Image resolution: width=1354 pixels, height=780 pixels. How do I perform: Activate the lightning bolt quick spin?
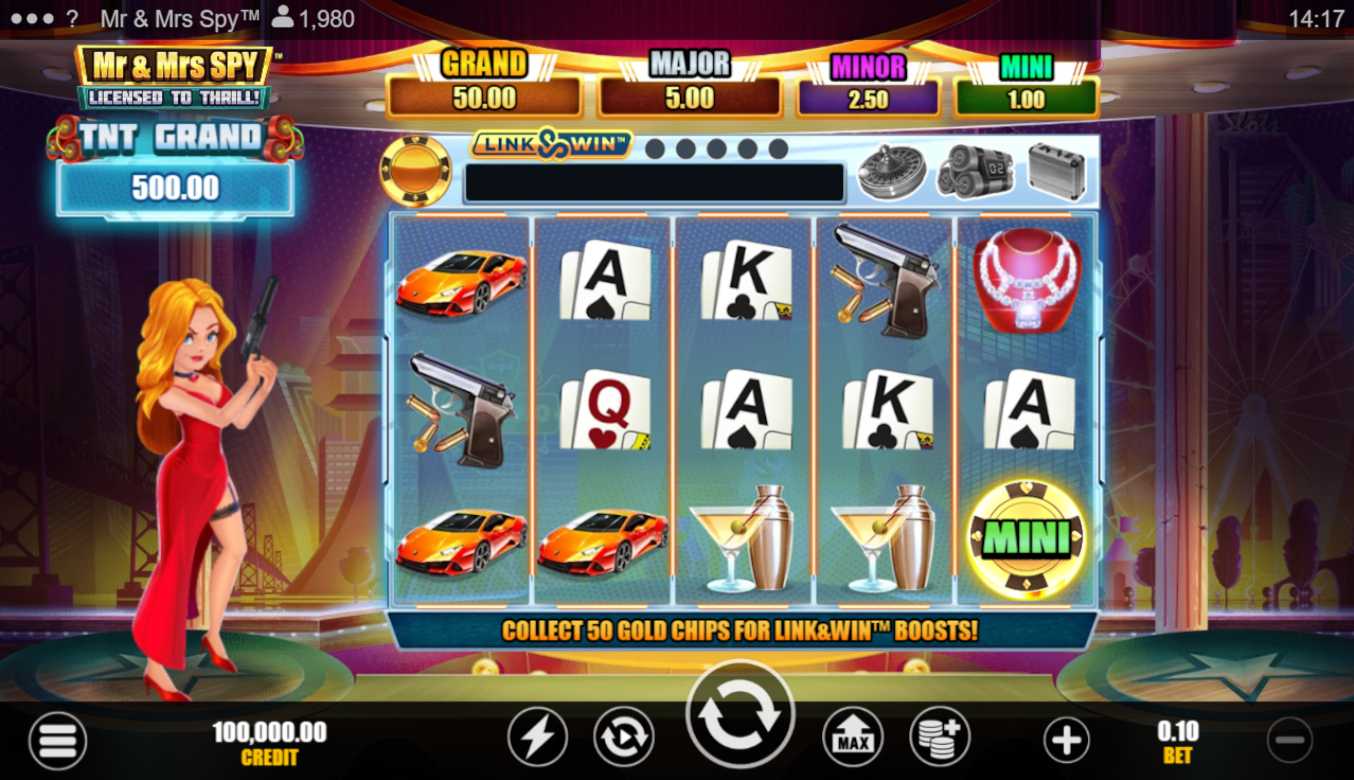[537, 739]
